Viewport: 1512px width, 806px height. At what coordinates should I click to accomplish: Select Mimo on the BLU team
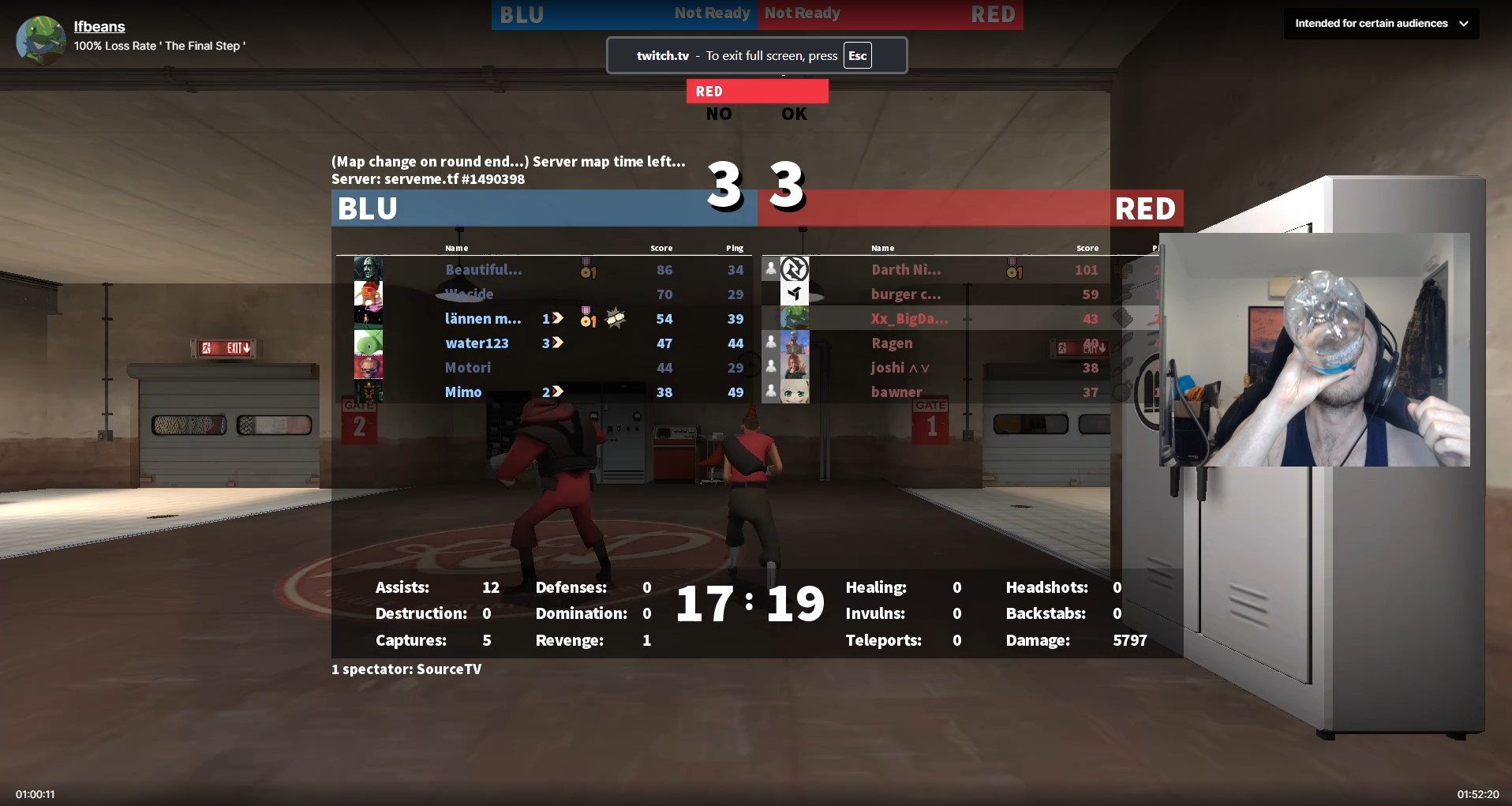[x=463, y=392]
